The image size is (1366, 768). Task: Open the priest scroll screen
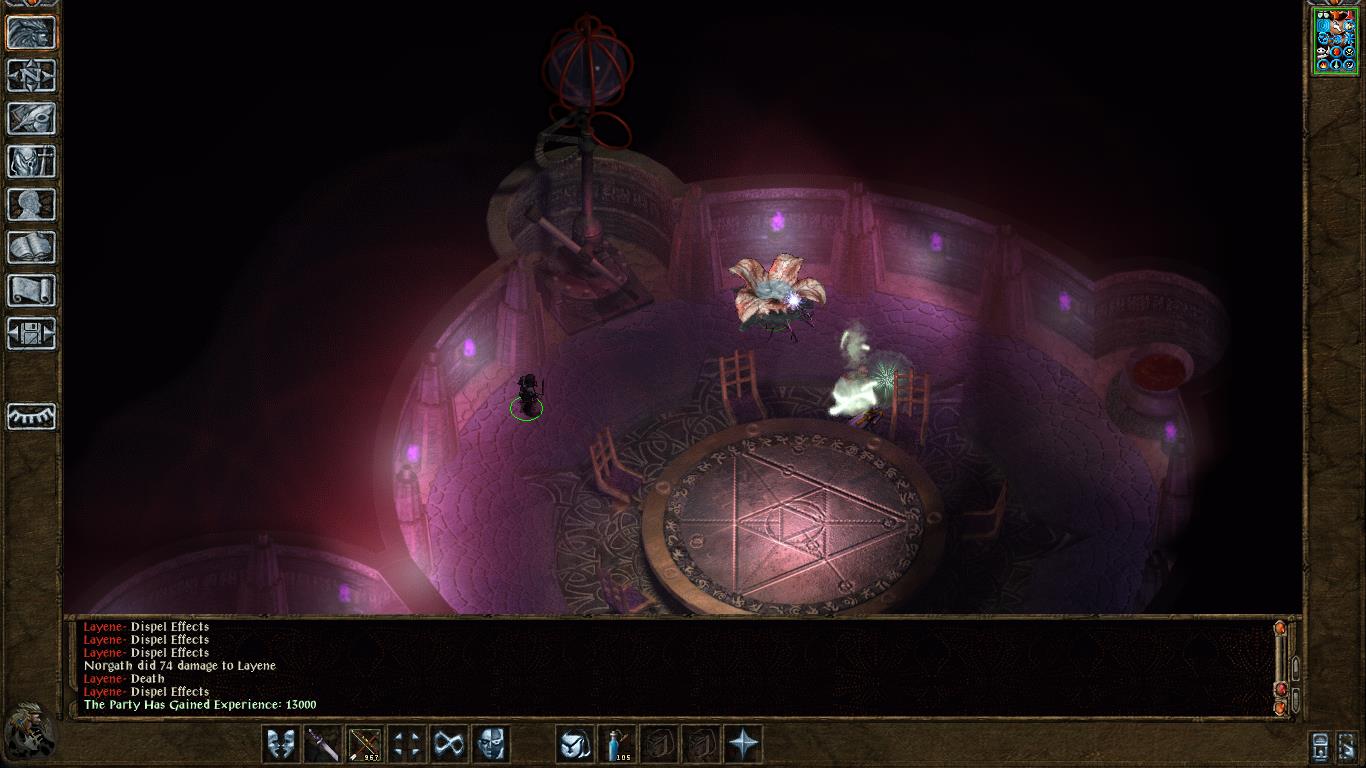point(31,290)
